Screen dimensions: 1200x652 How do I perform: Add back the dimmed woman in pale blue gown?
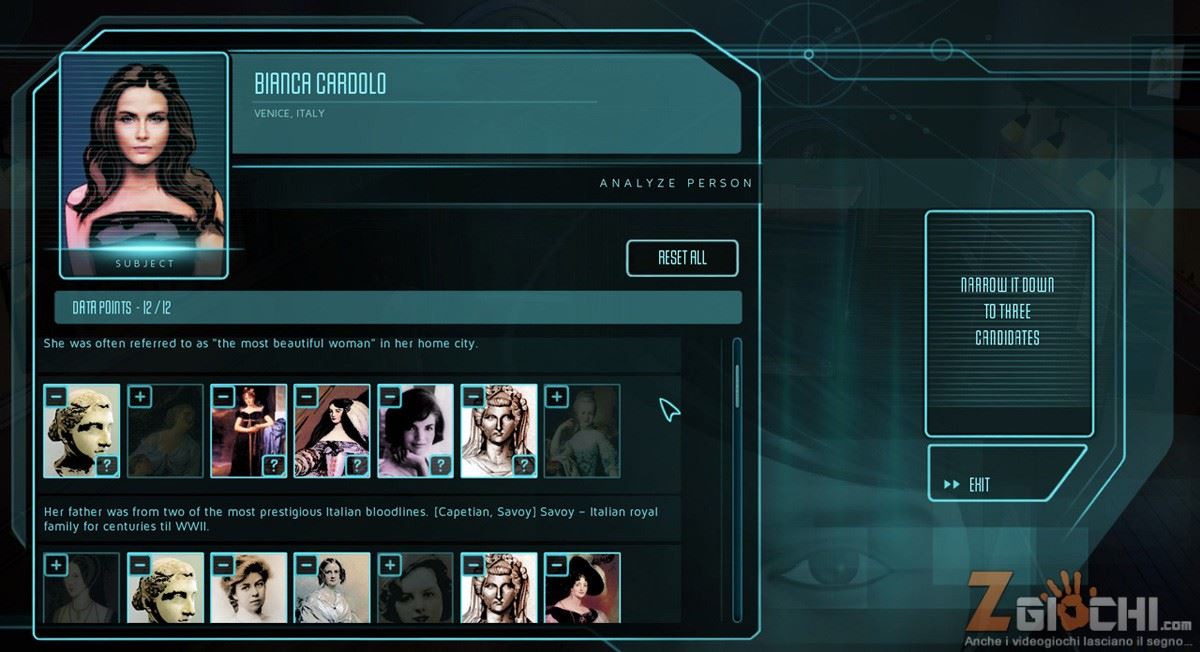(x=556, y=397)
